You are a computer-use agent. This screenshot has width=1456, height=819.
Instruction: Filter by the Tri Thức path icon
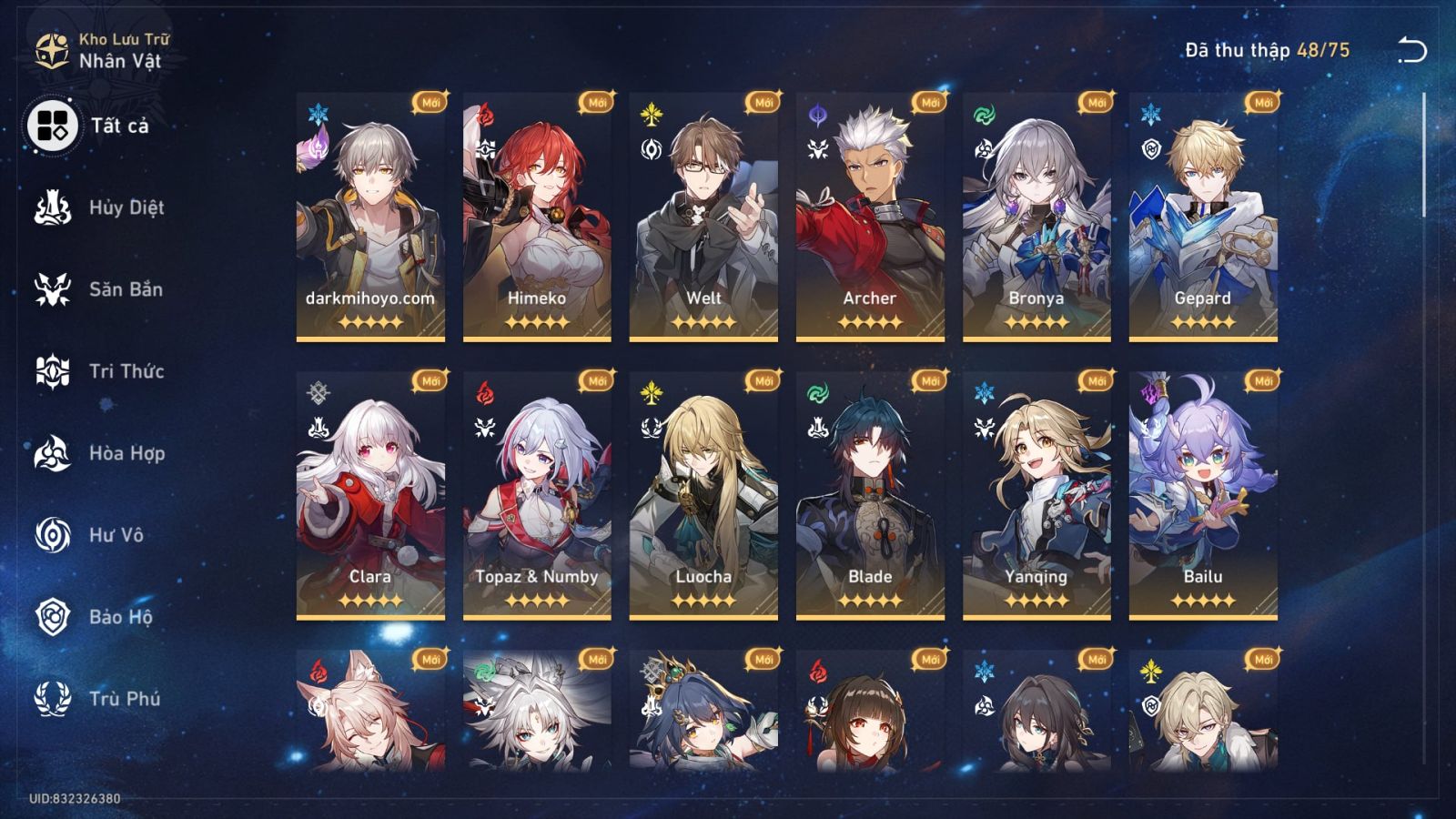(53, 371)
